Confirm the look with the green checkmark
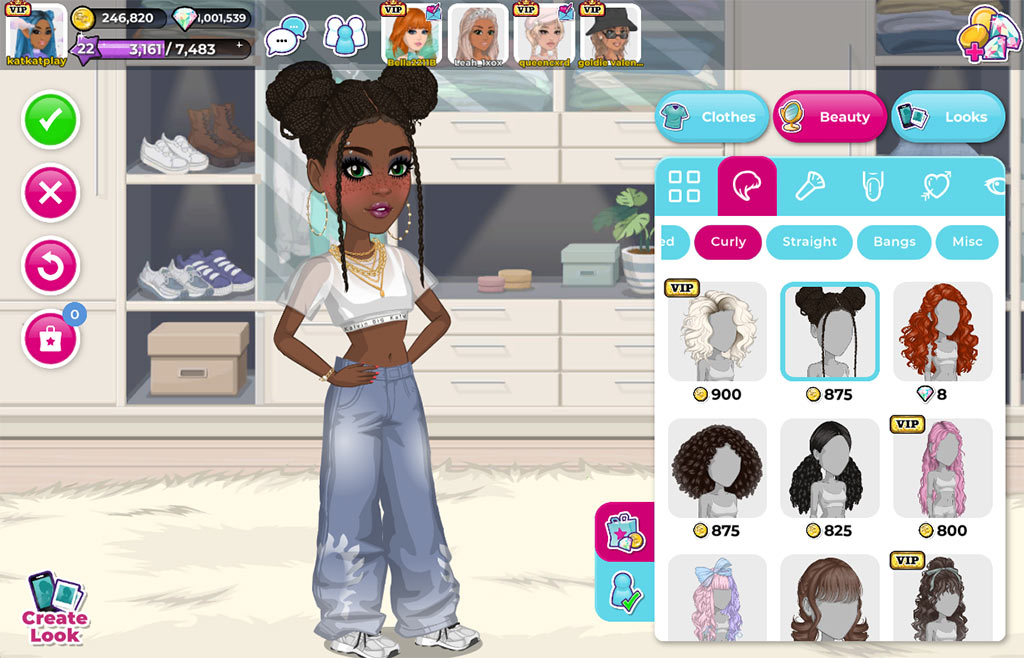This screenshot has width=1024, height=658. coord(50,120)
